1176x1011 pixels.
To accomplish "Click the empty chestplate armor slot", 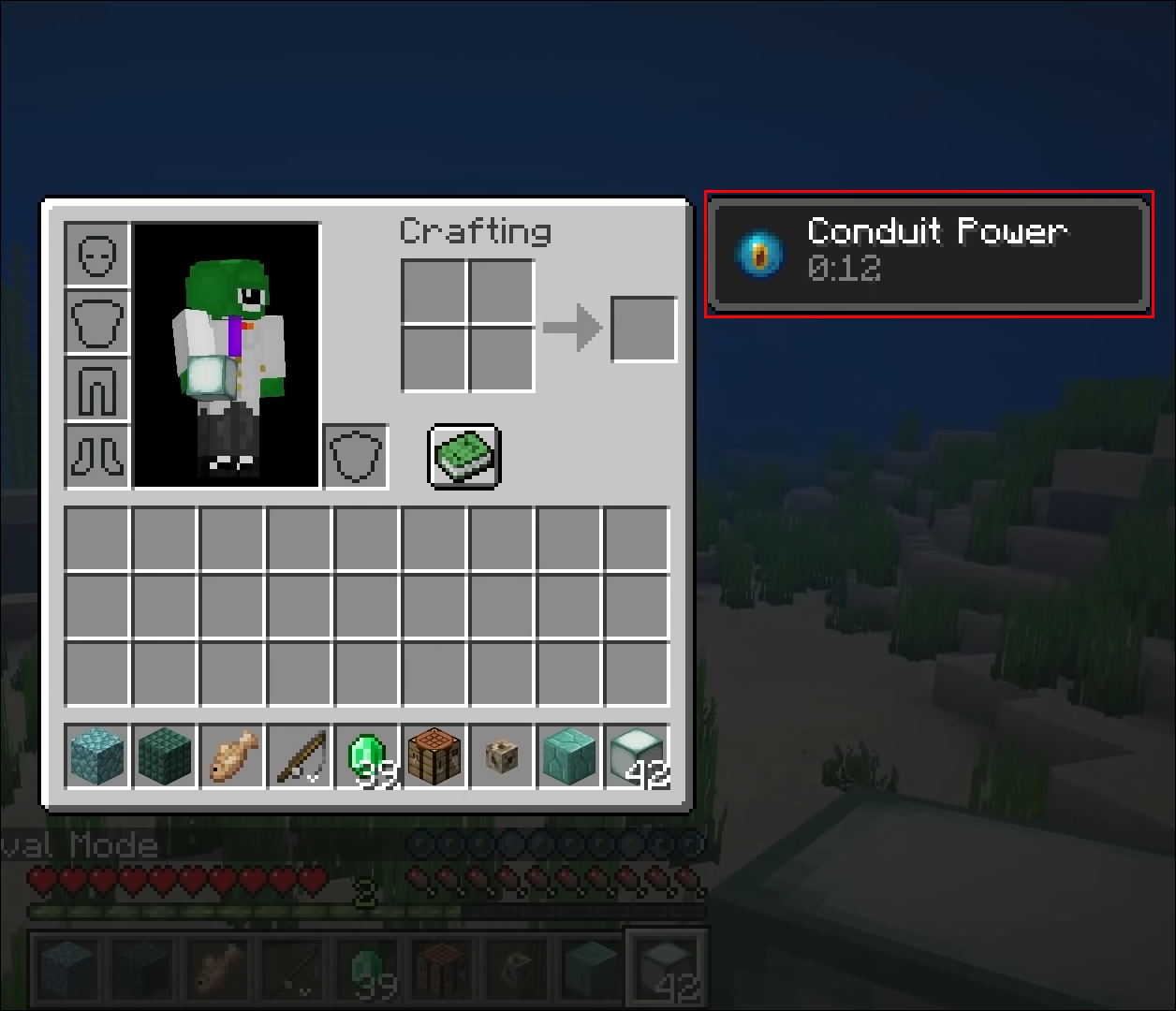I will click(97, 321).
